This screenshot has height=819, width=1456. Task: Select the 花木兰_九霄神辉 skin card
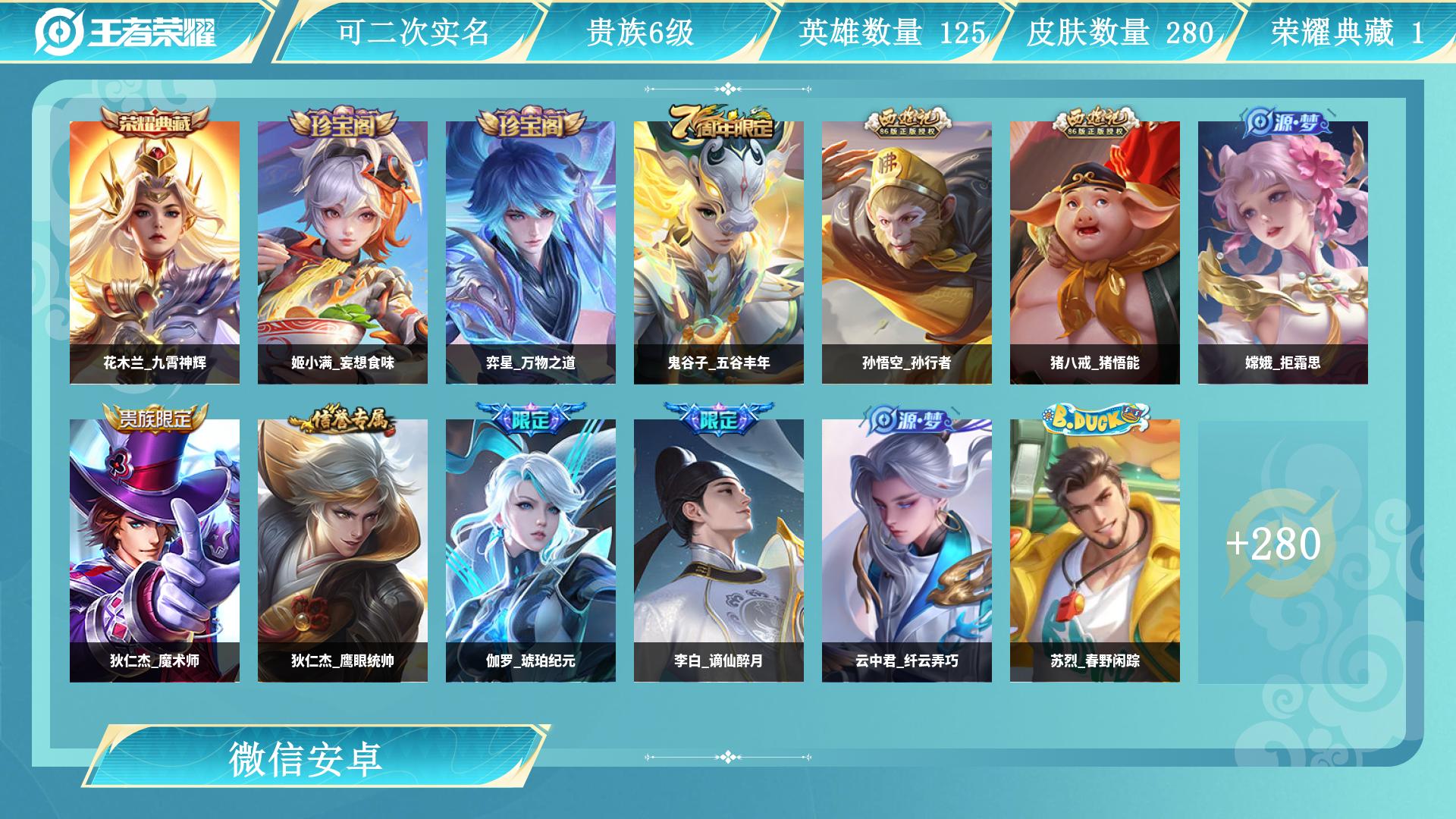point(155,253)
